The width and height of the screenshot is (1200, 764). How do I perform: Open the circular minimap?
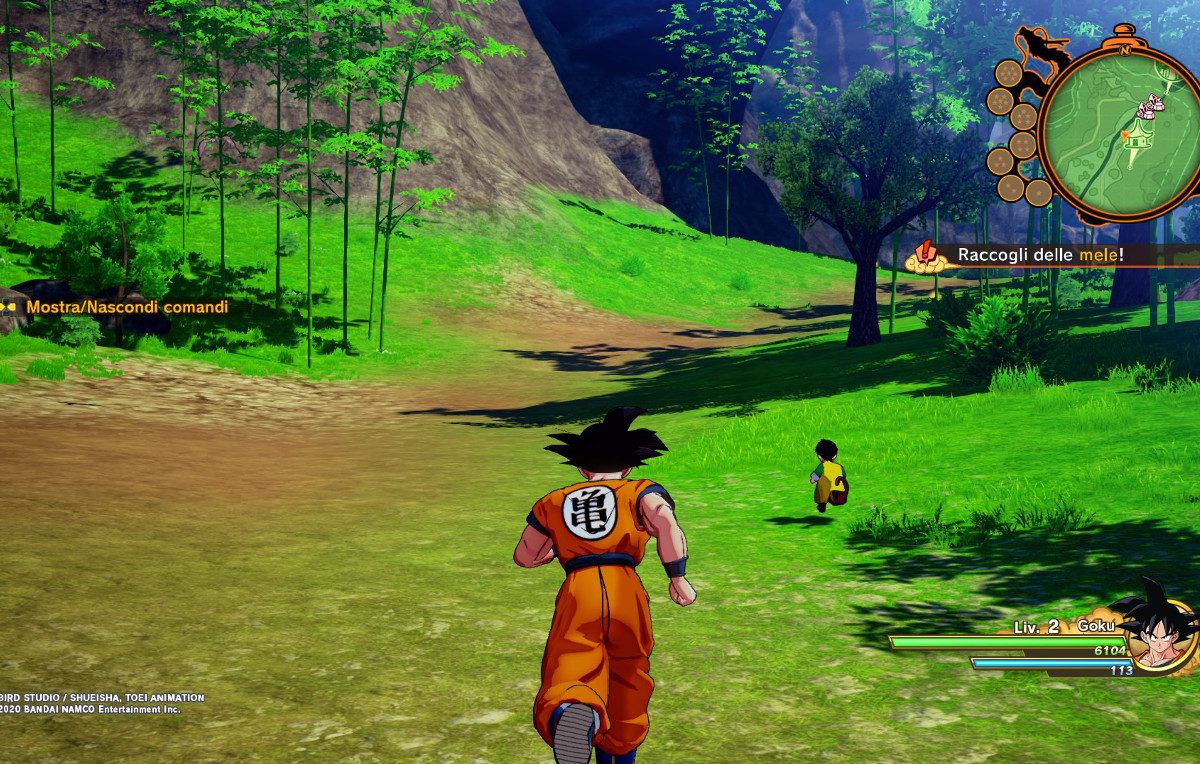[1117, 134]
